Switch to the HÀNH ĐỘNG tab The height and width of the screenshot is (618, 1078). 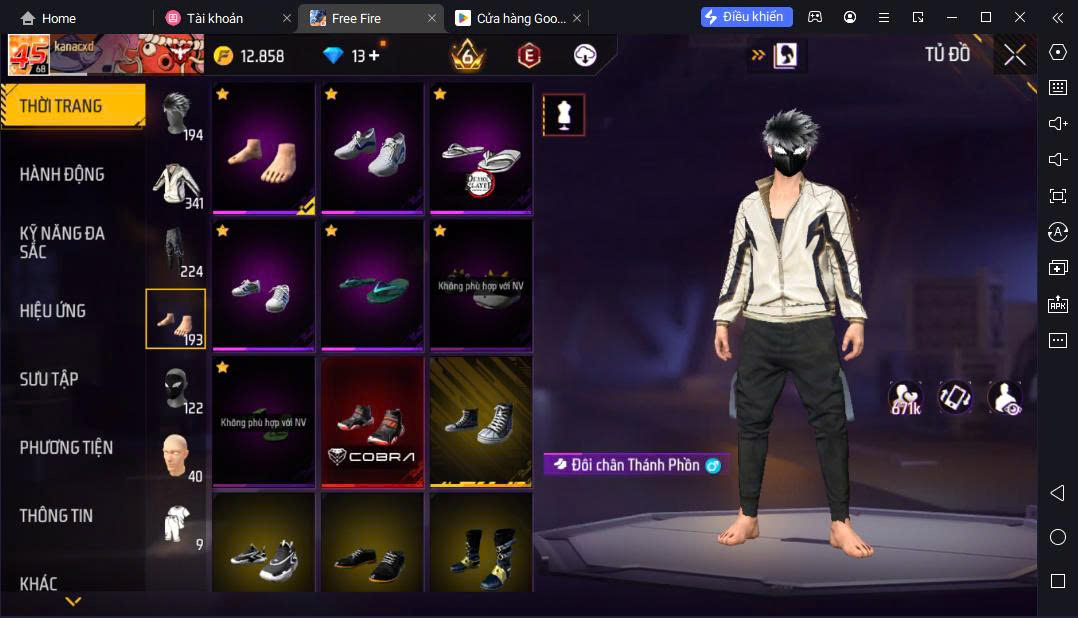point(62,174)
